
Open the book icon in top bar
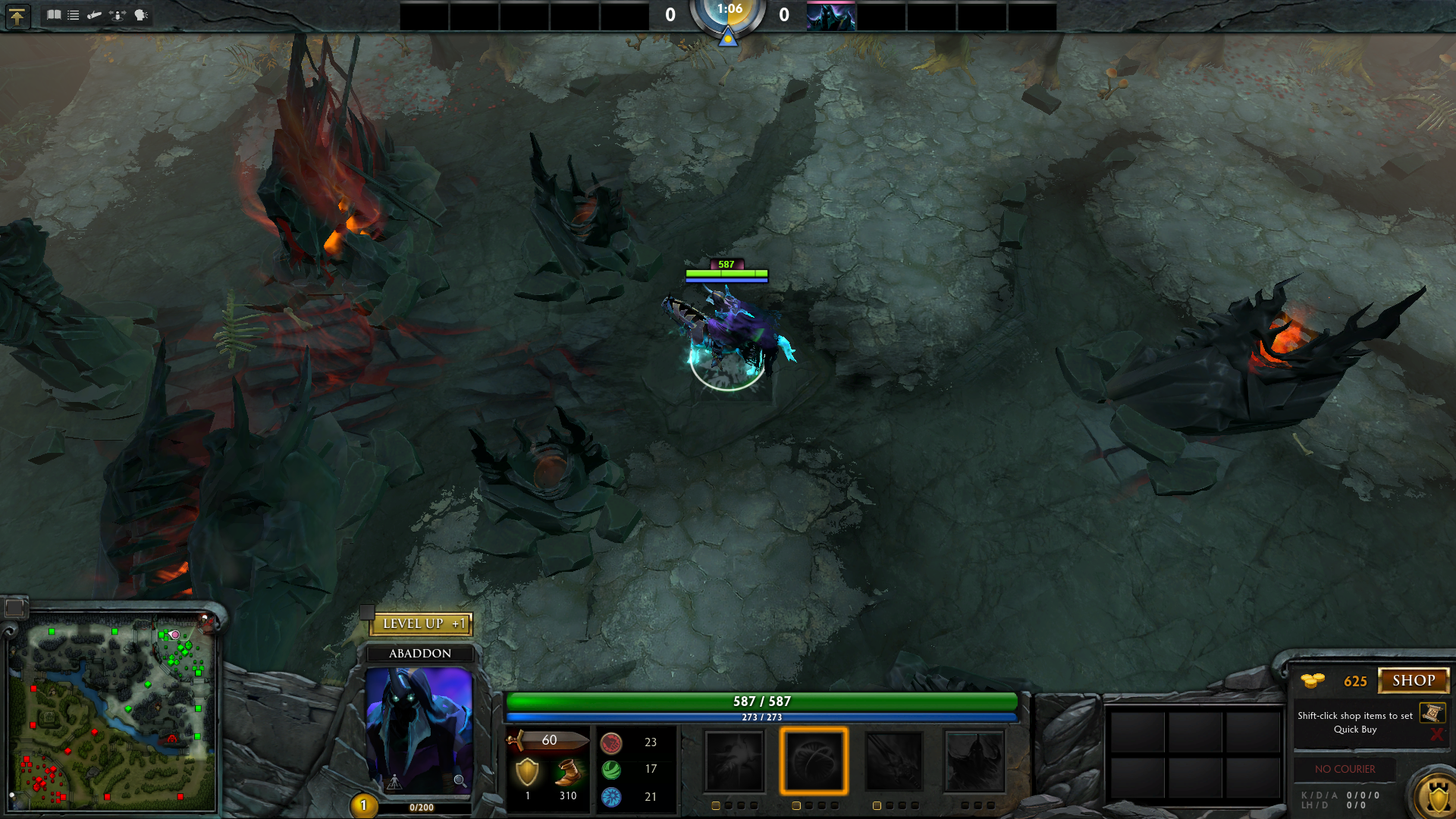(54, 14)
